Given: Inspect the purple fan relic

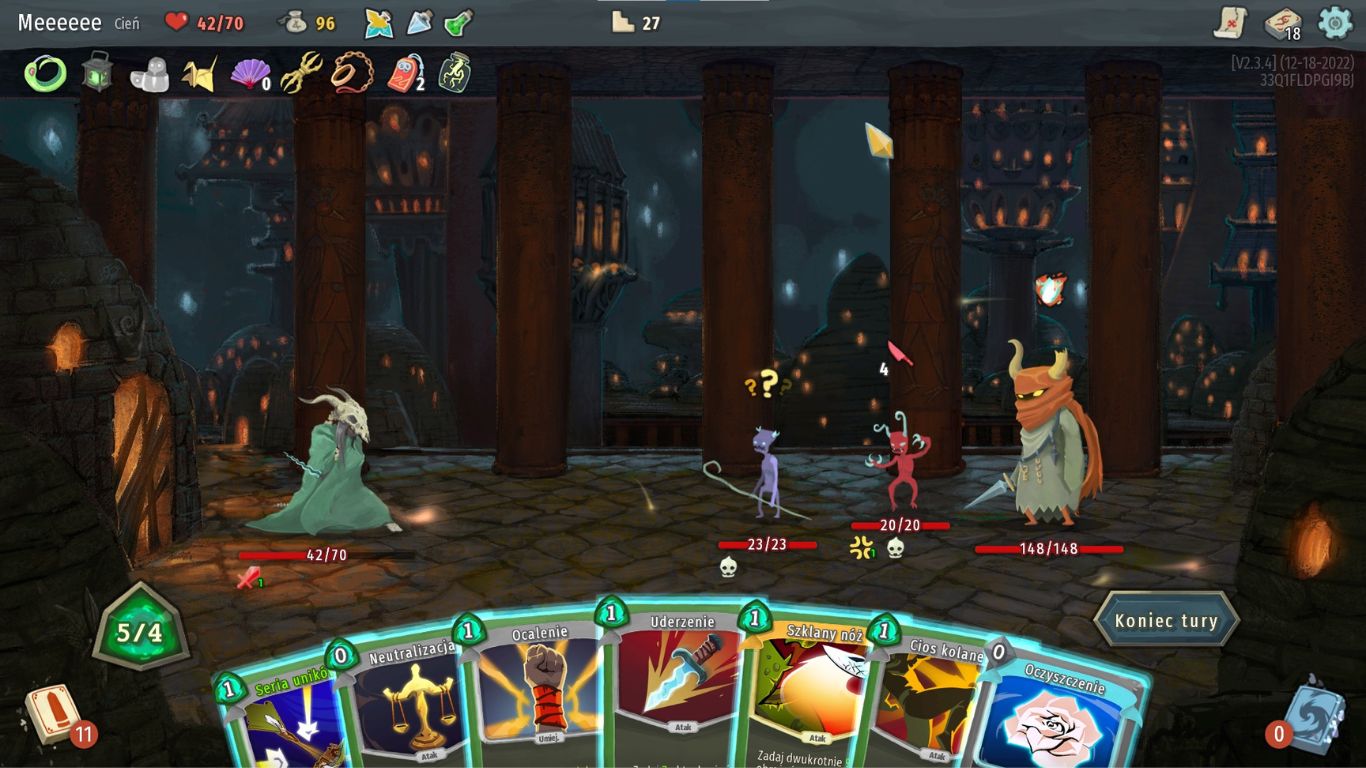Looking at the screenshot, I should (x=248, y=74).
